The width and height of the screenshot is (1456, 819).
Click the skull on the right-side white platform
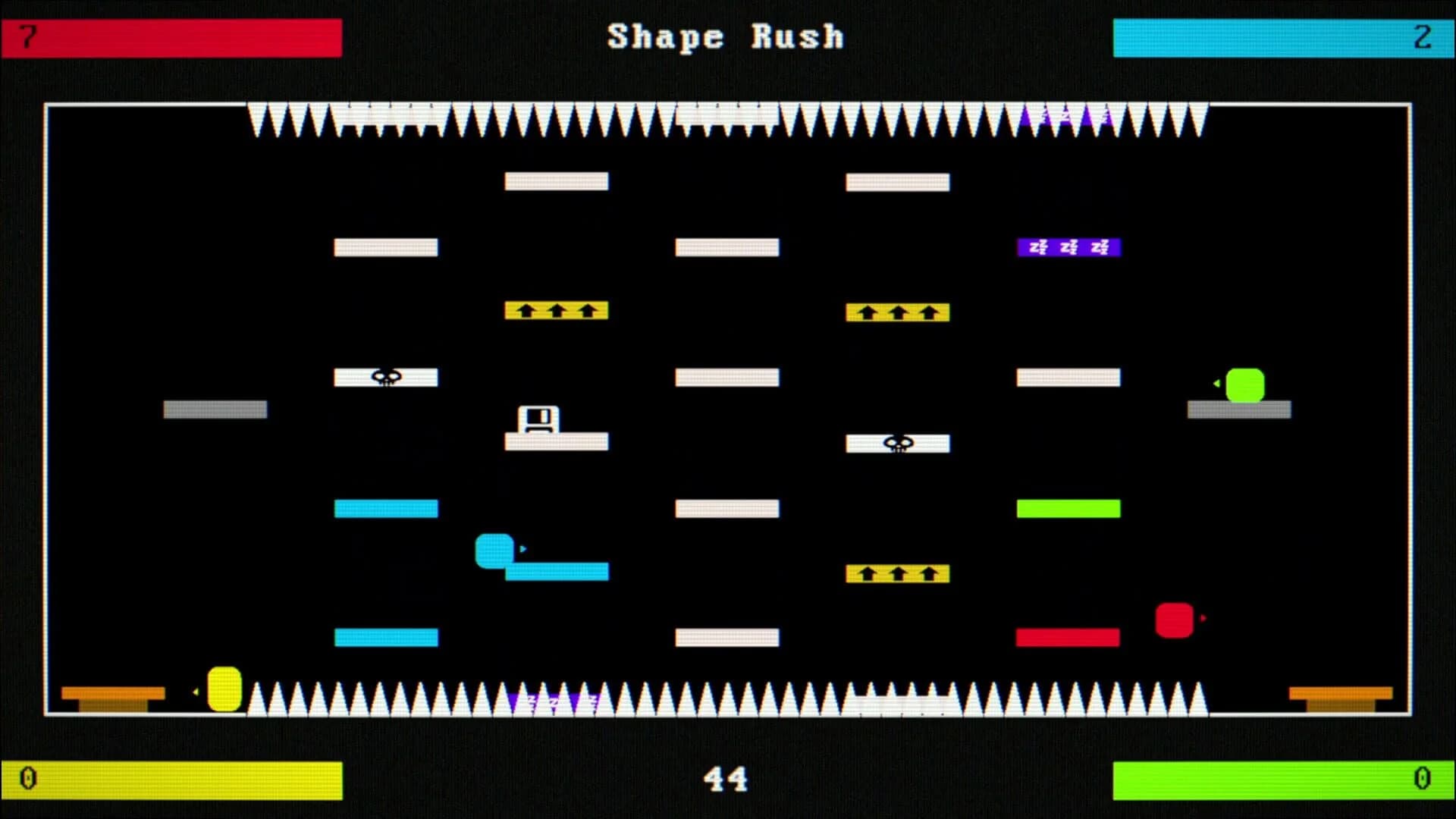[x=898, y=442]
